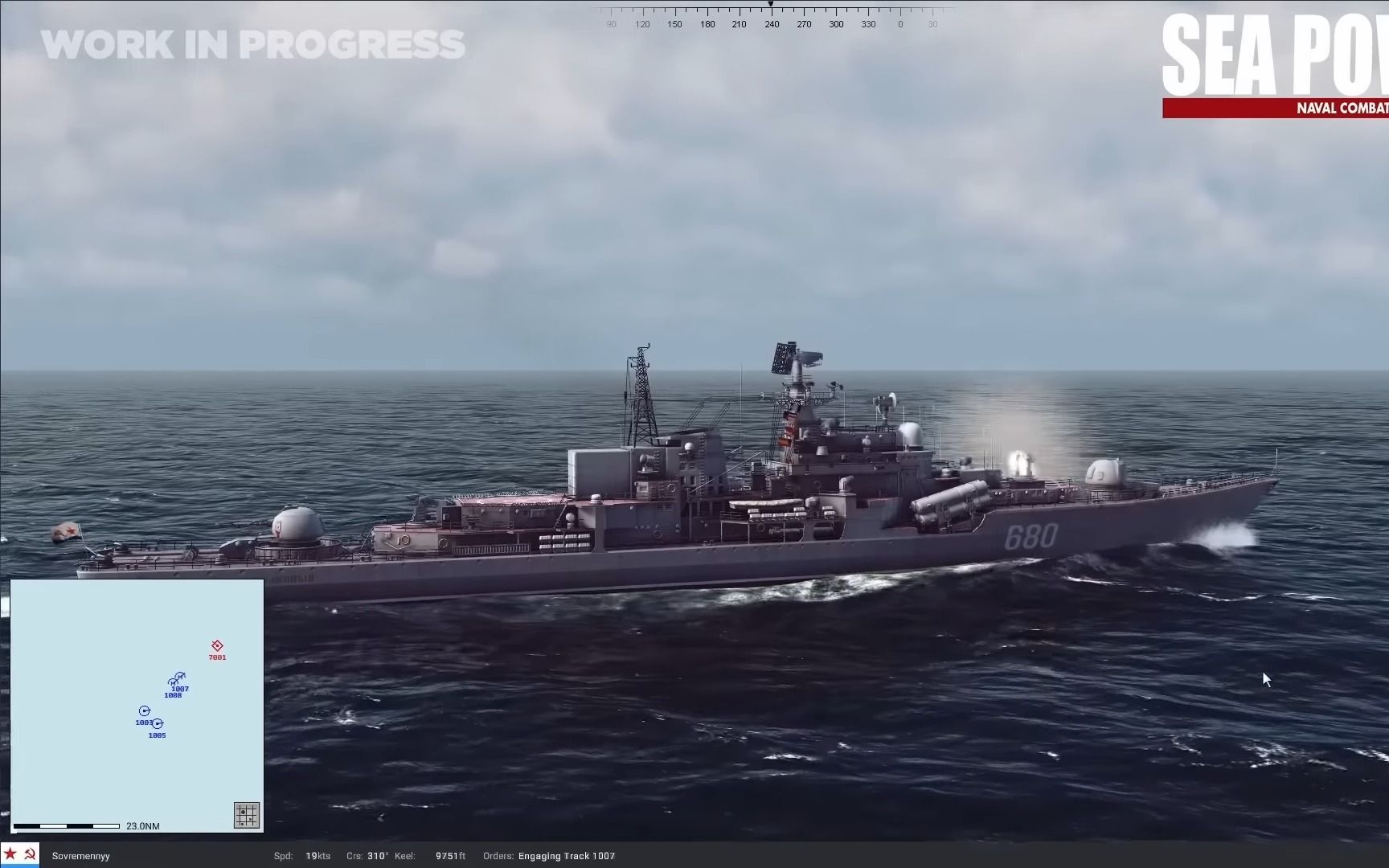This screenshot has width=1389, height=868.
Task: Click the 19kts speed readout
Action: pyautogui.click(x=318, y=856)
